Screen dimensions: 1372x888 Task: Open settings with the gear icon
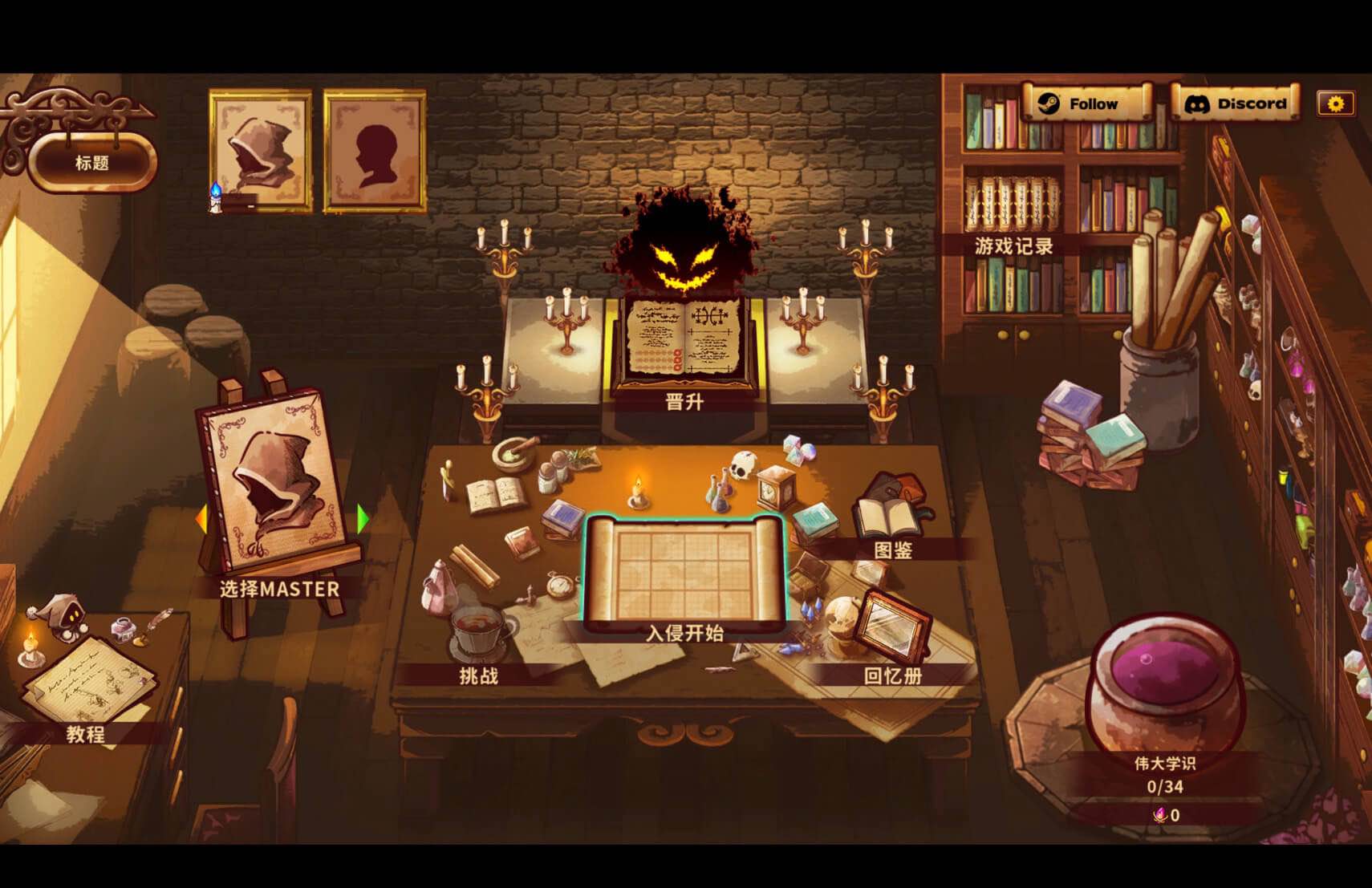(1335, 103)
